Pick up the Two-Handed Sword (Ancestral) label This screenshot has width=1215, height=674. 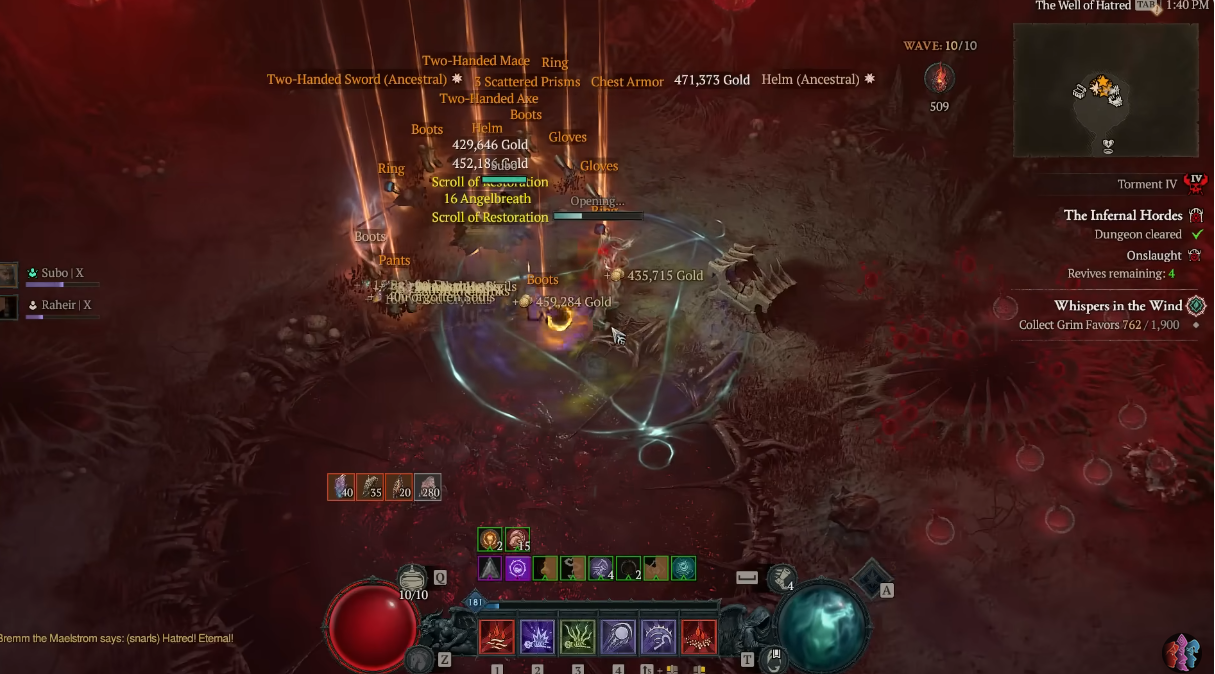(356, 80)
